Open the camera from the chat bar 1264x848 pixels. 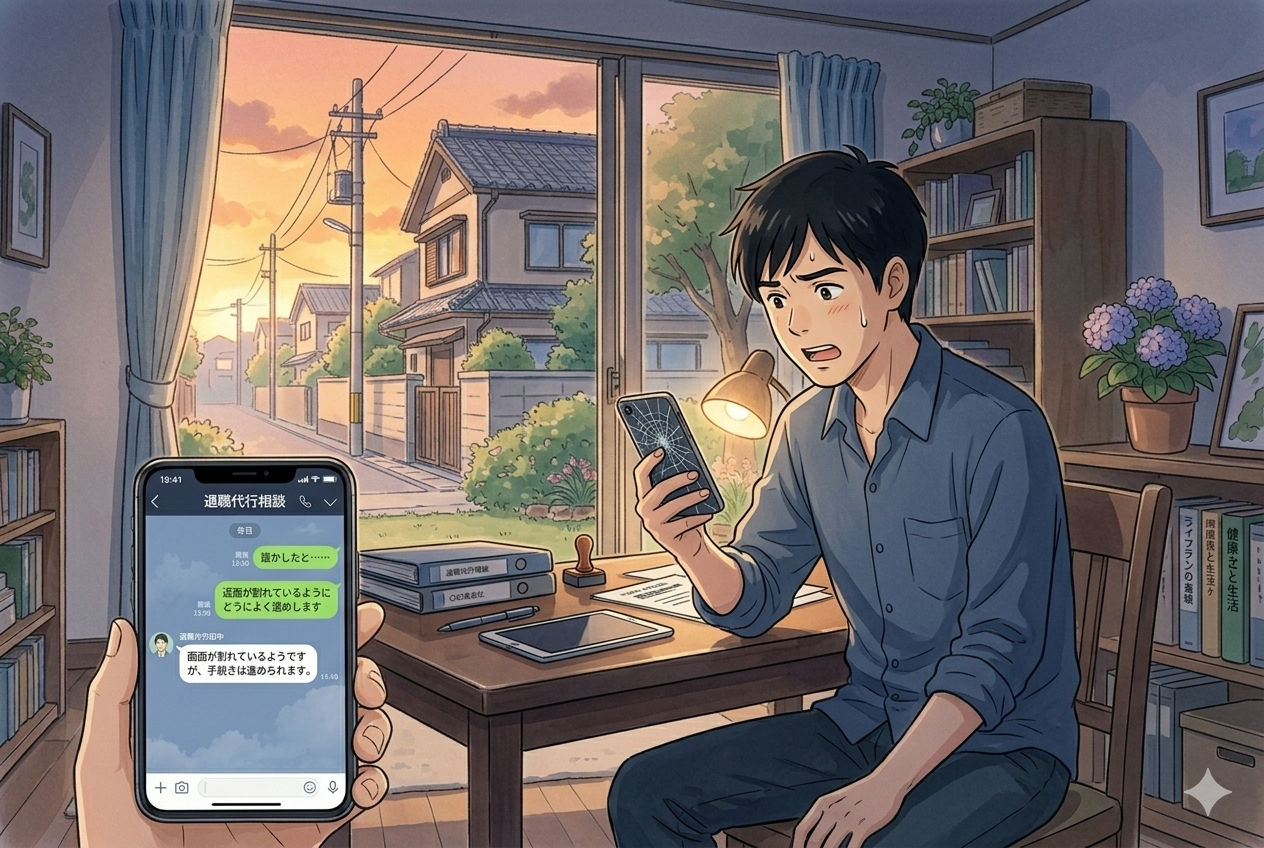181,788
